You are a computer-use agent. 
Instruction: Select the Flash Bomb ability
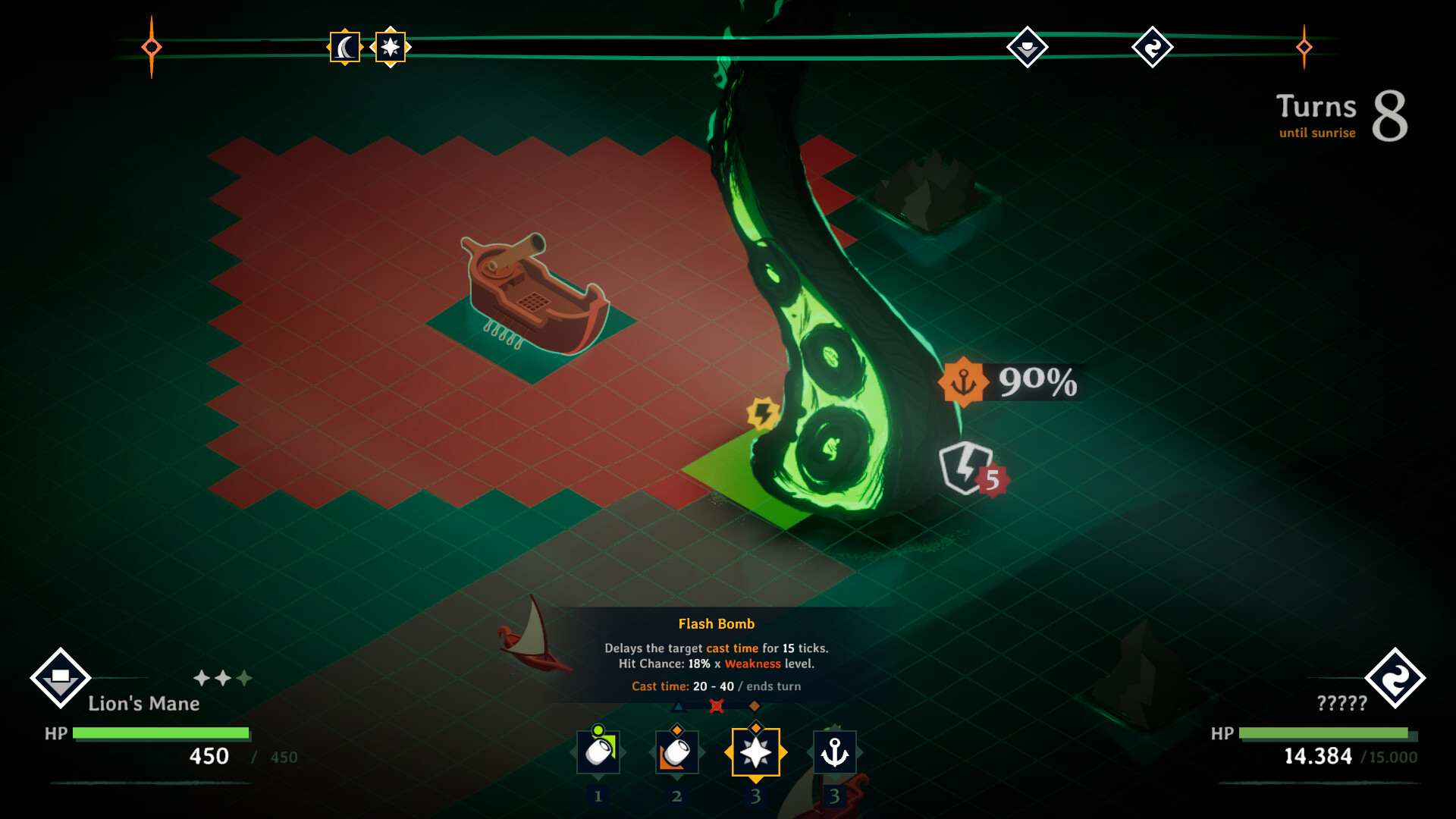pos(756,752)
